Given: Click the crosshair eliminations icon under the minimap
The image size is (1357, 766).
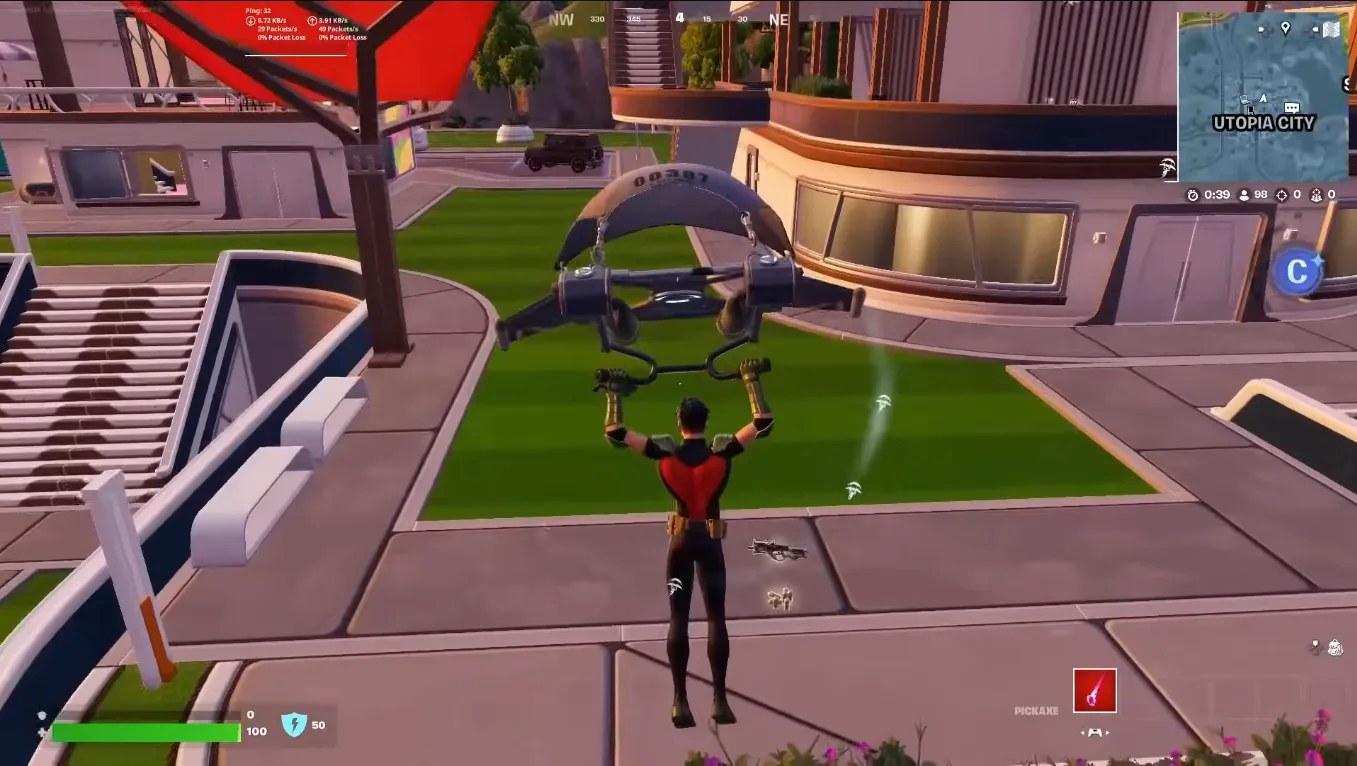Looking at the screenshot, I should coord(1282,195).
